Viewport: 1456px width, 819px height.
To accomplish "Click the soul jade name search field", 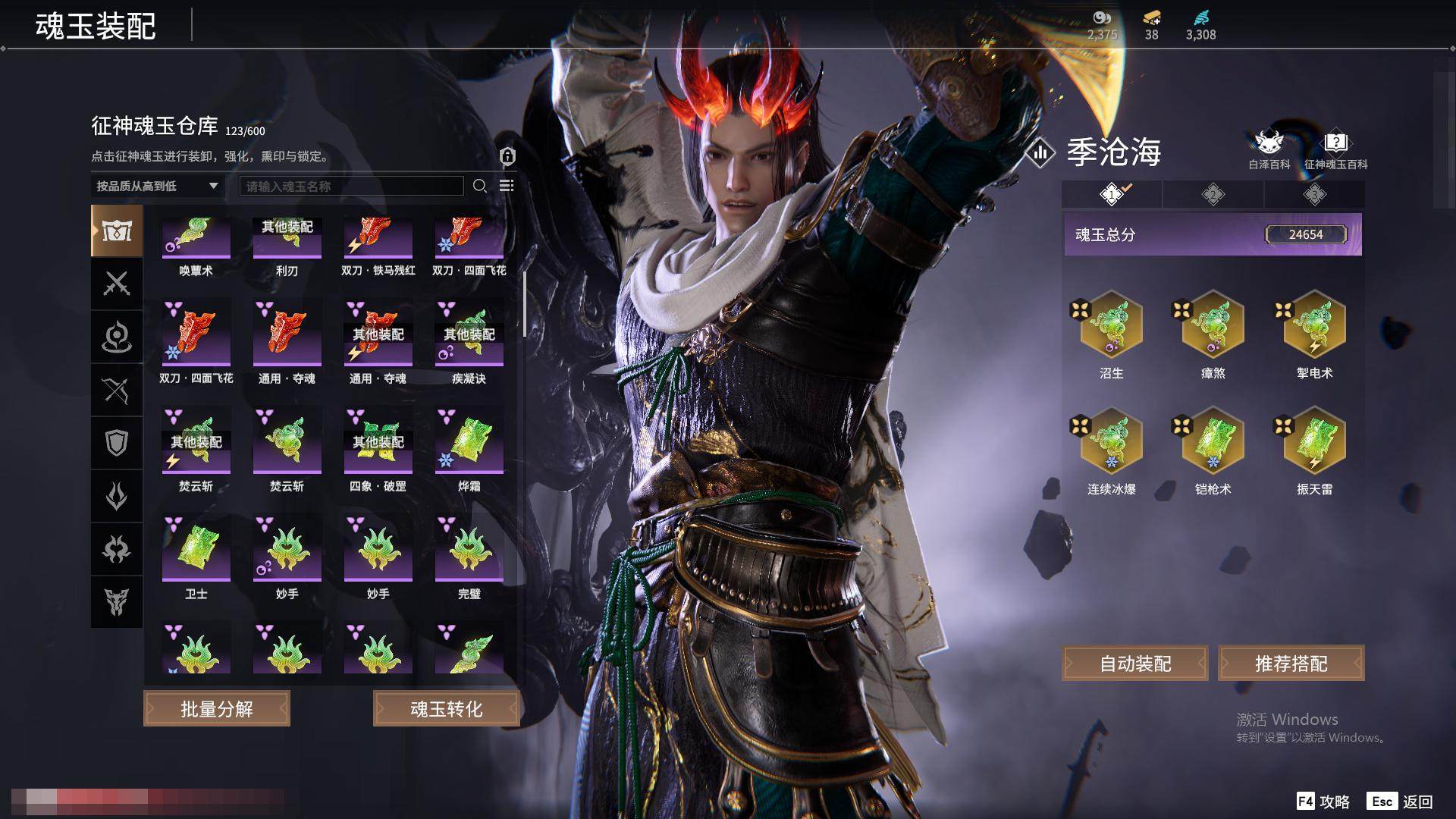I will [351, 186].
